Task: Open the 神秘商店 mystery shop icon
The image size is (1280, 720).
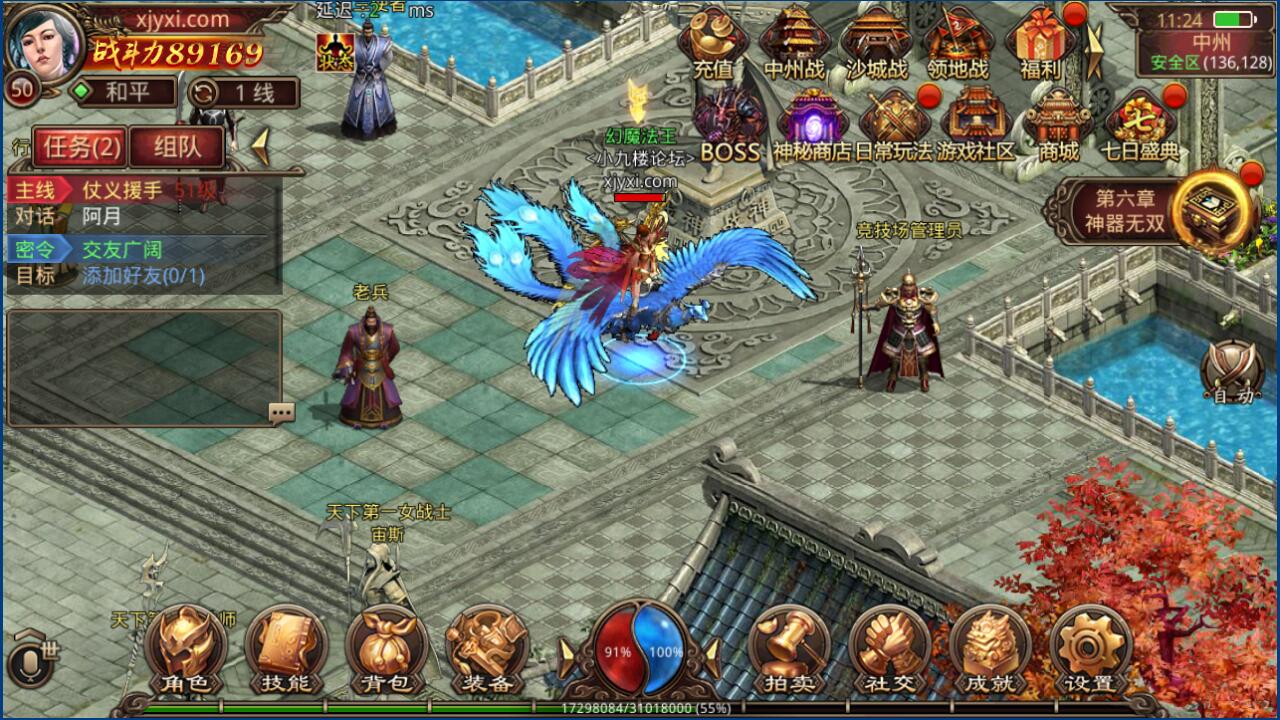Action: pos(812,120)
